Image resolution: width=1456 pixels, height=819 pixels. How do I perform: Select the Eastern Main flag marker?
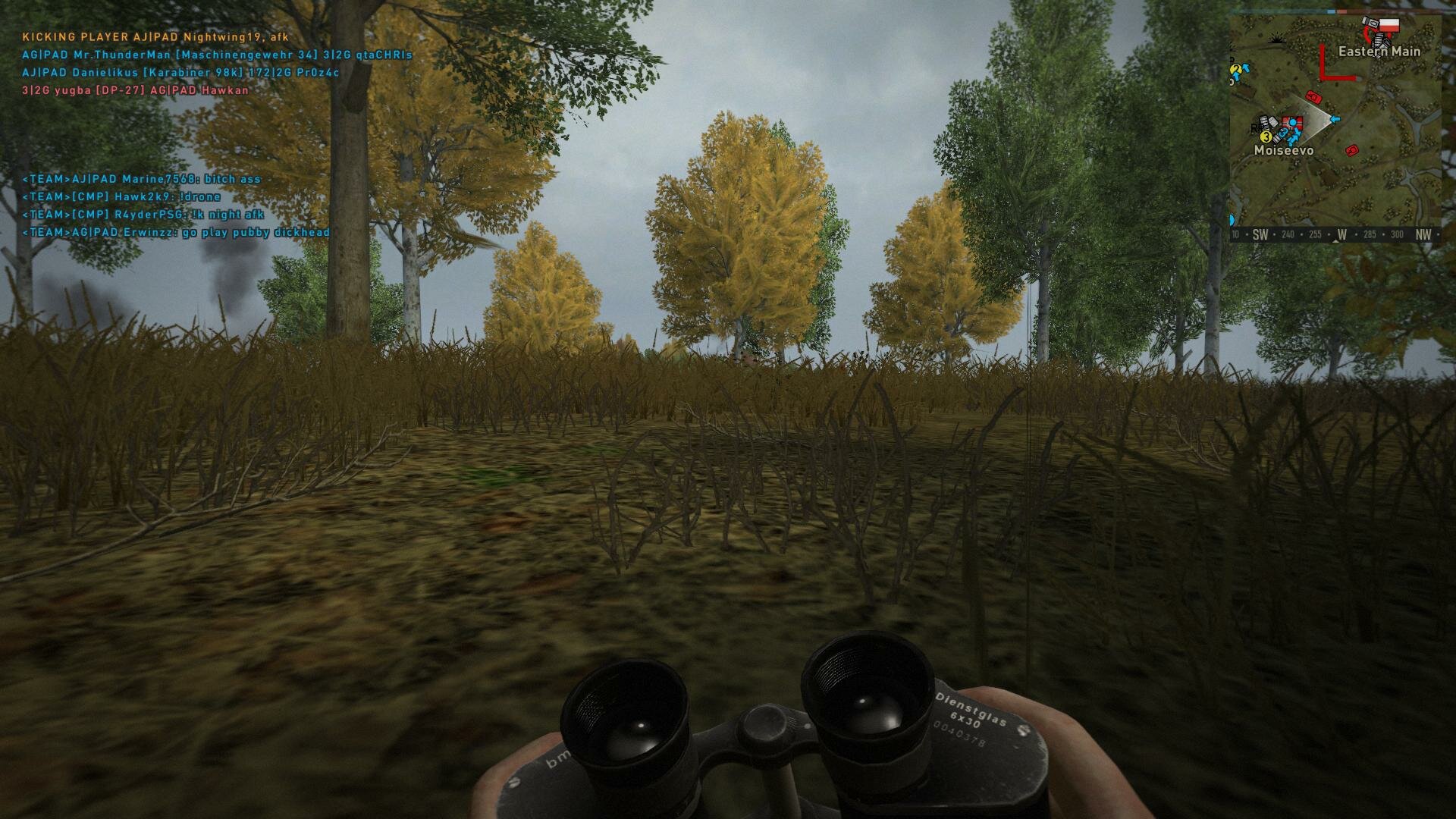[x=1389, y=27]
